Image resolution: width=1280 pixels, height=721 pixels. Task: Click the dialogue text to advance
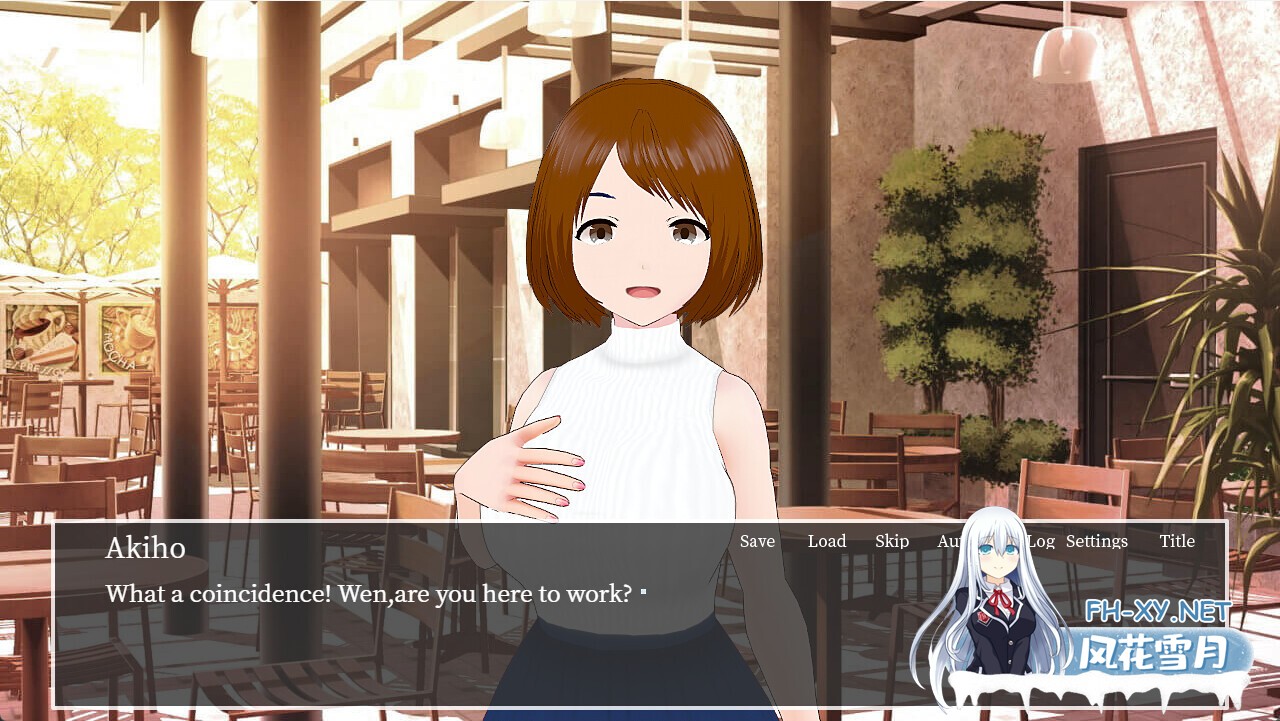(370, 594)
